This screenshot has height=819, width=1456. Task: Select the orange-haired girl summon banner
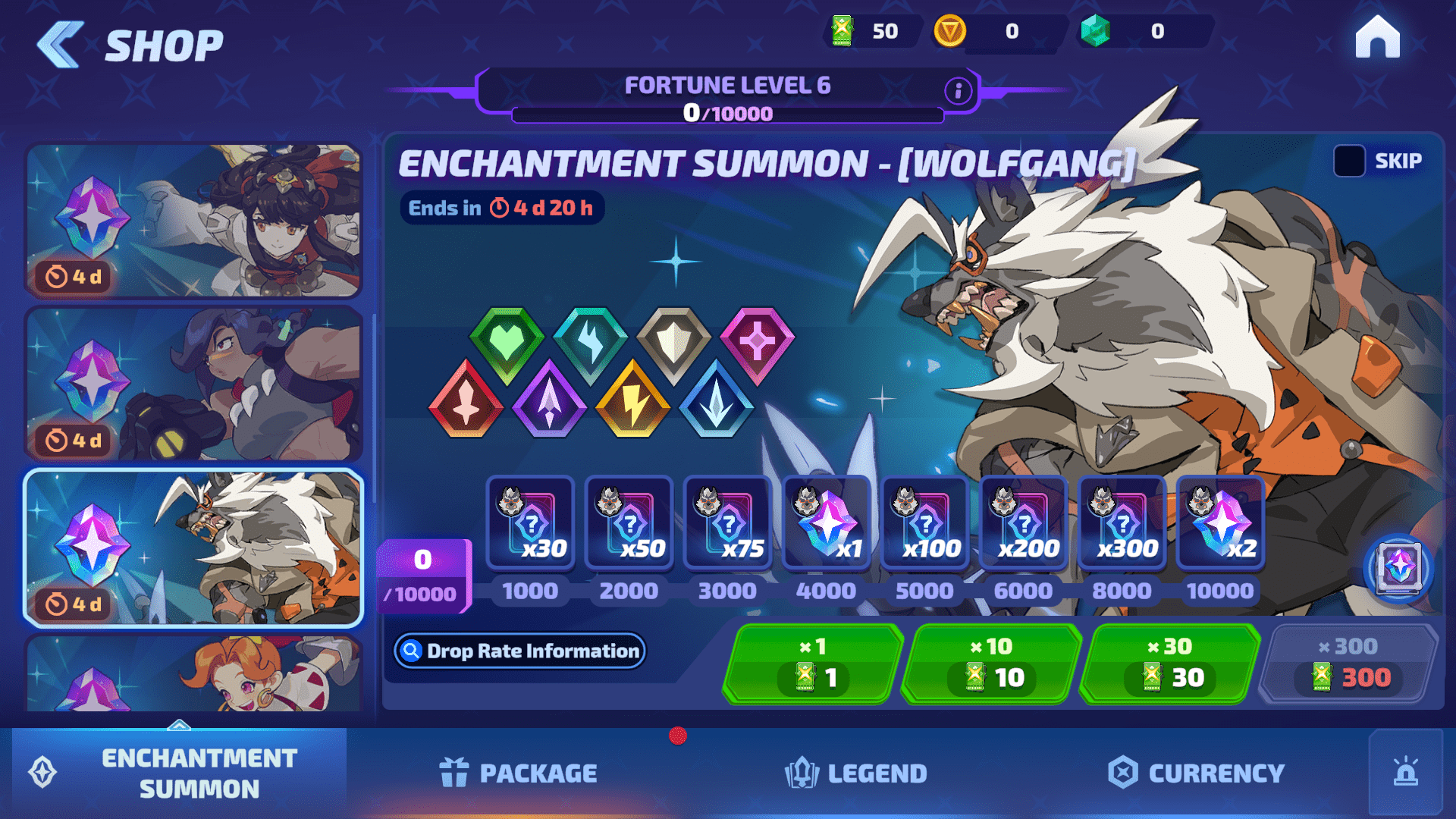click(x=194, y=673)
